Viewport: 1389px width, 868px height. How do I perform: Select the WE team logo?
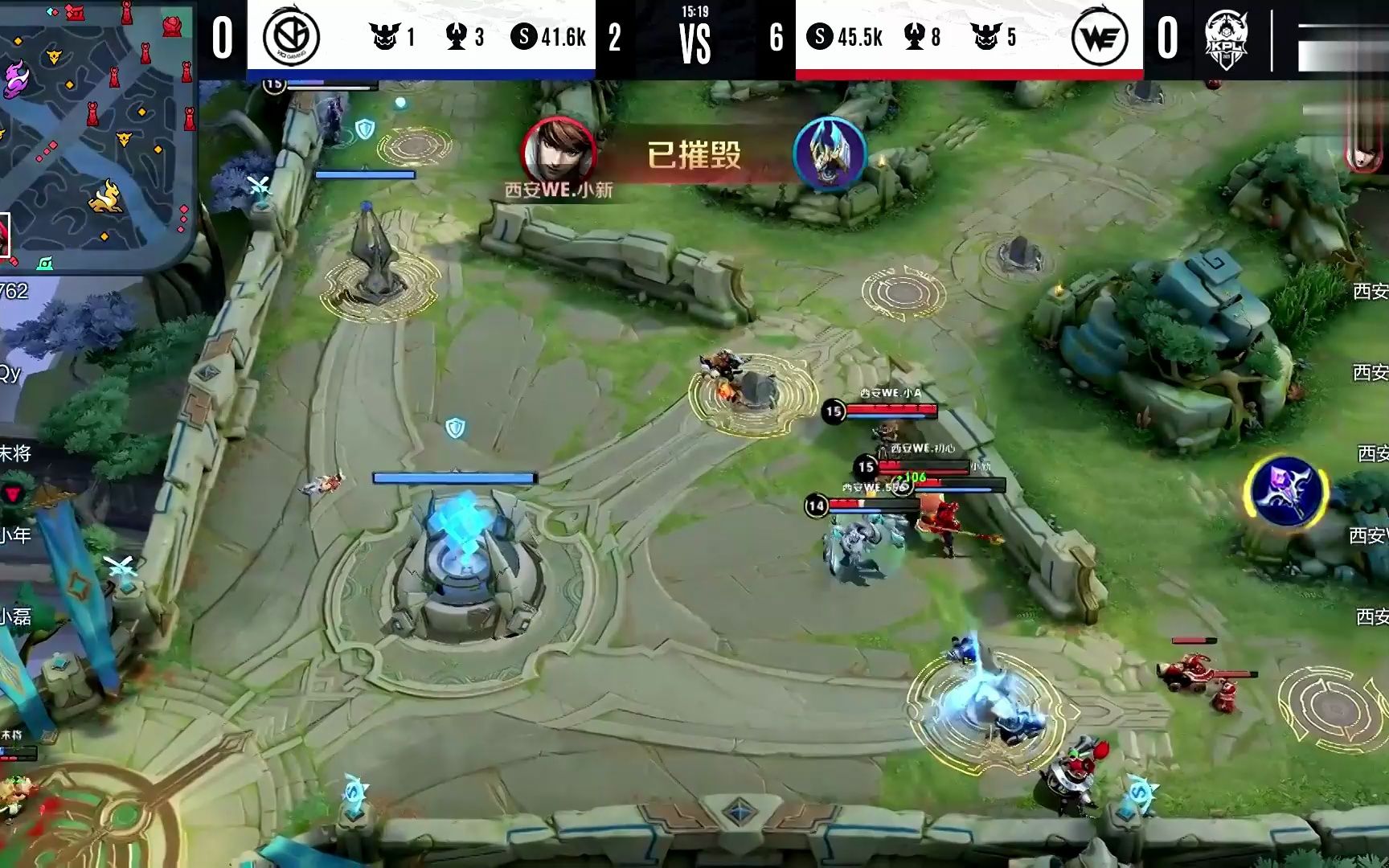1099,37
